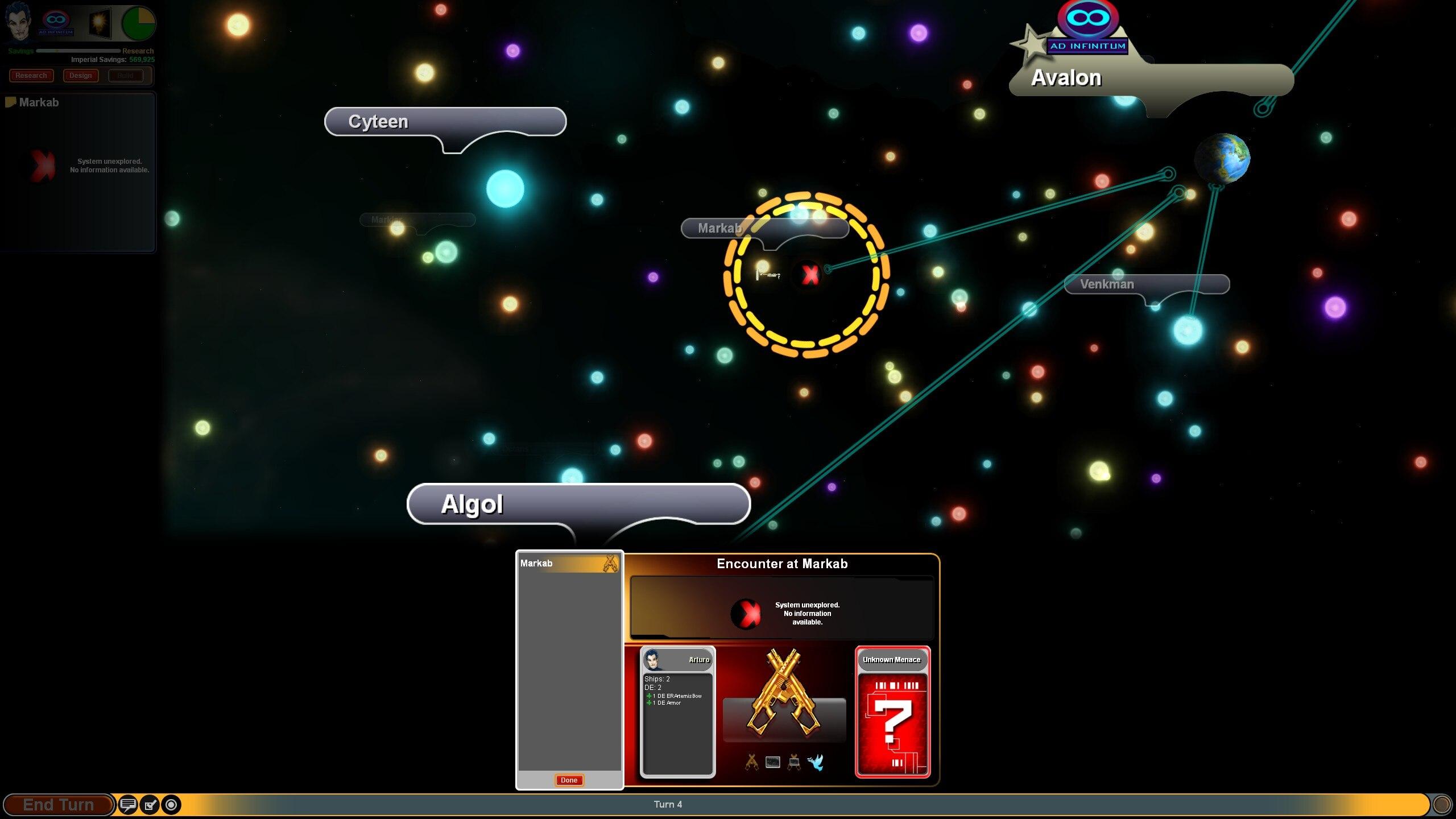Open the checkbox task list icon
This screenshot has width=1456, height=819.
(150, 805)
